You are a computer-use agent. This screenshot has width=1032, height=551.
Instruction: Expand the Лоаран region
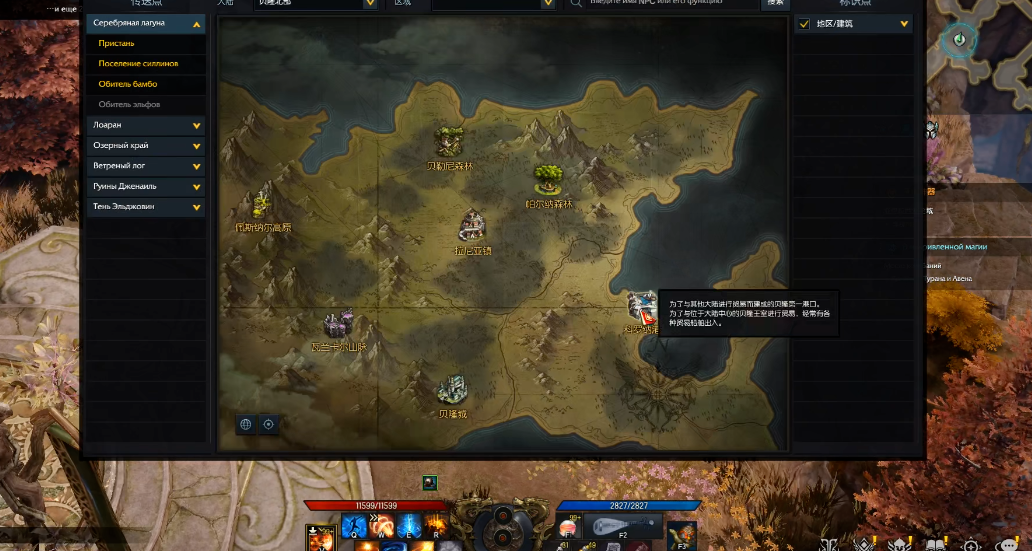pos(197,126)
